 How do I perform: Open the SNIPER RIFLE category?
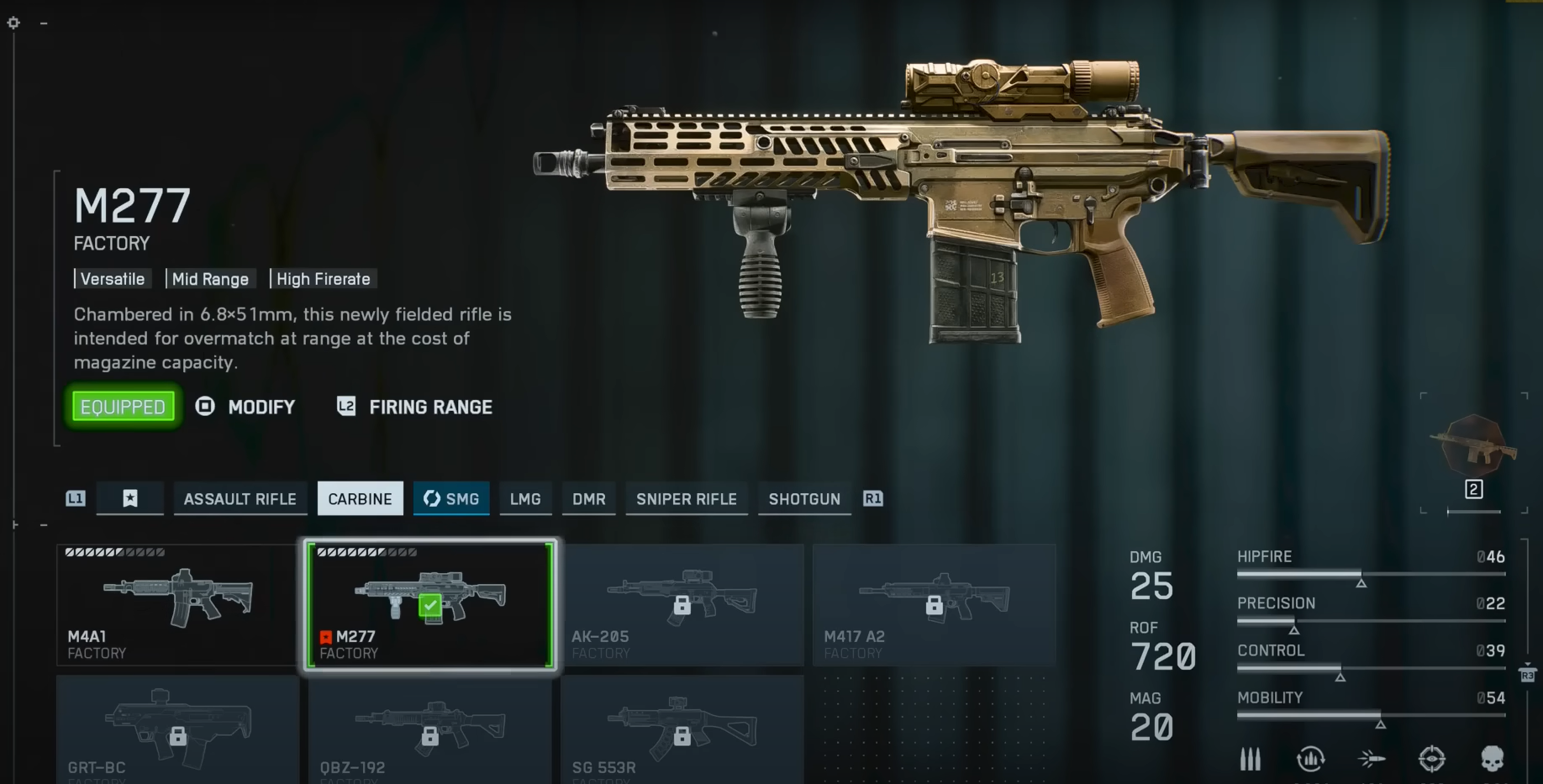[x=686, y=498]
